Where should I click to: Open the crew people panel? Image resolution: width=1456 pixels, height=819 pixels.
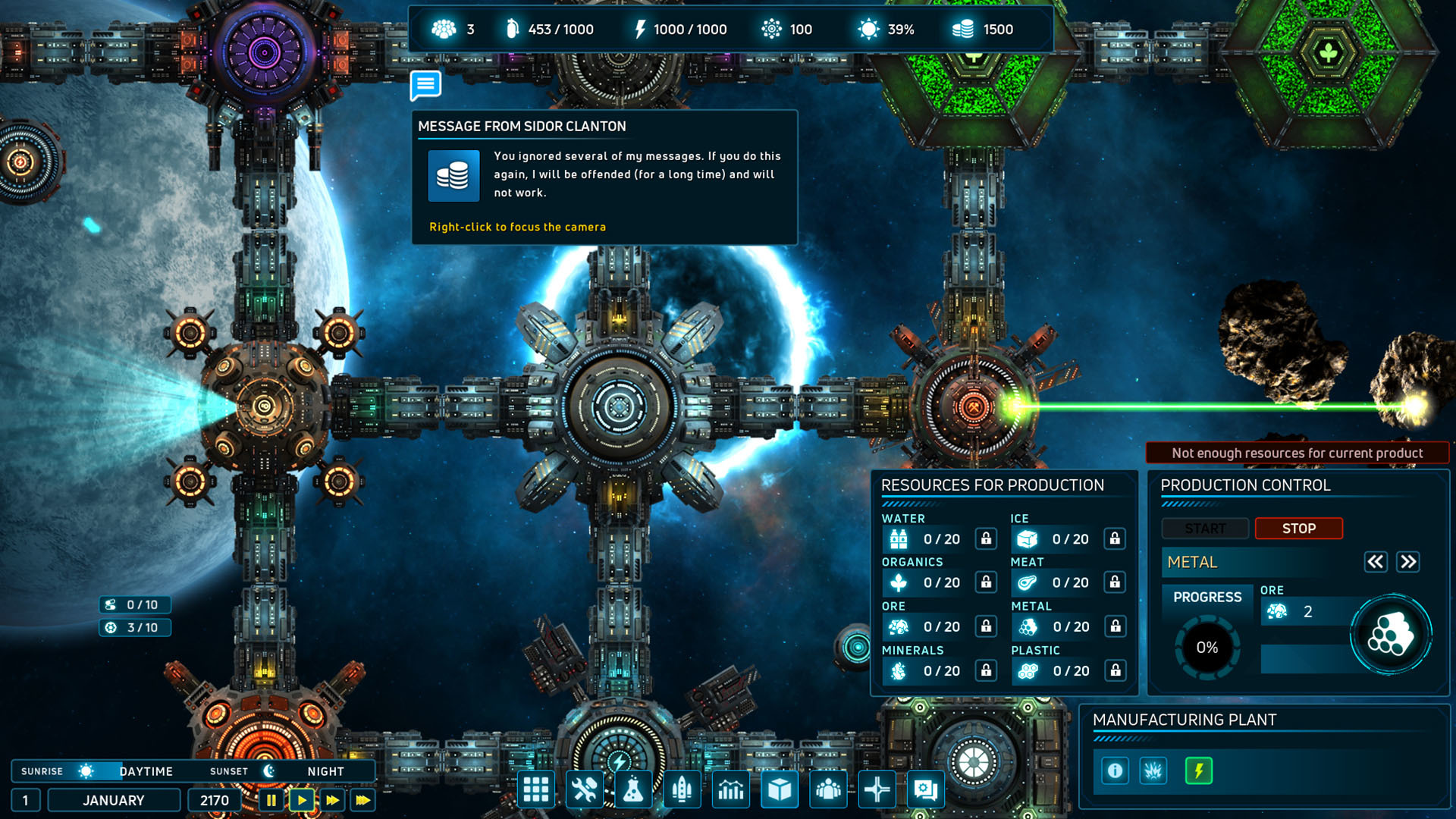click(828, 790)
